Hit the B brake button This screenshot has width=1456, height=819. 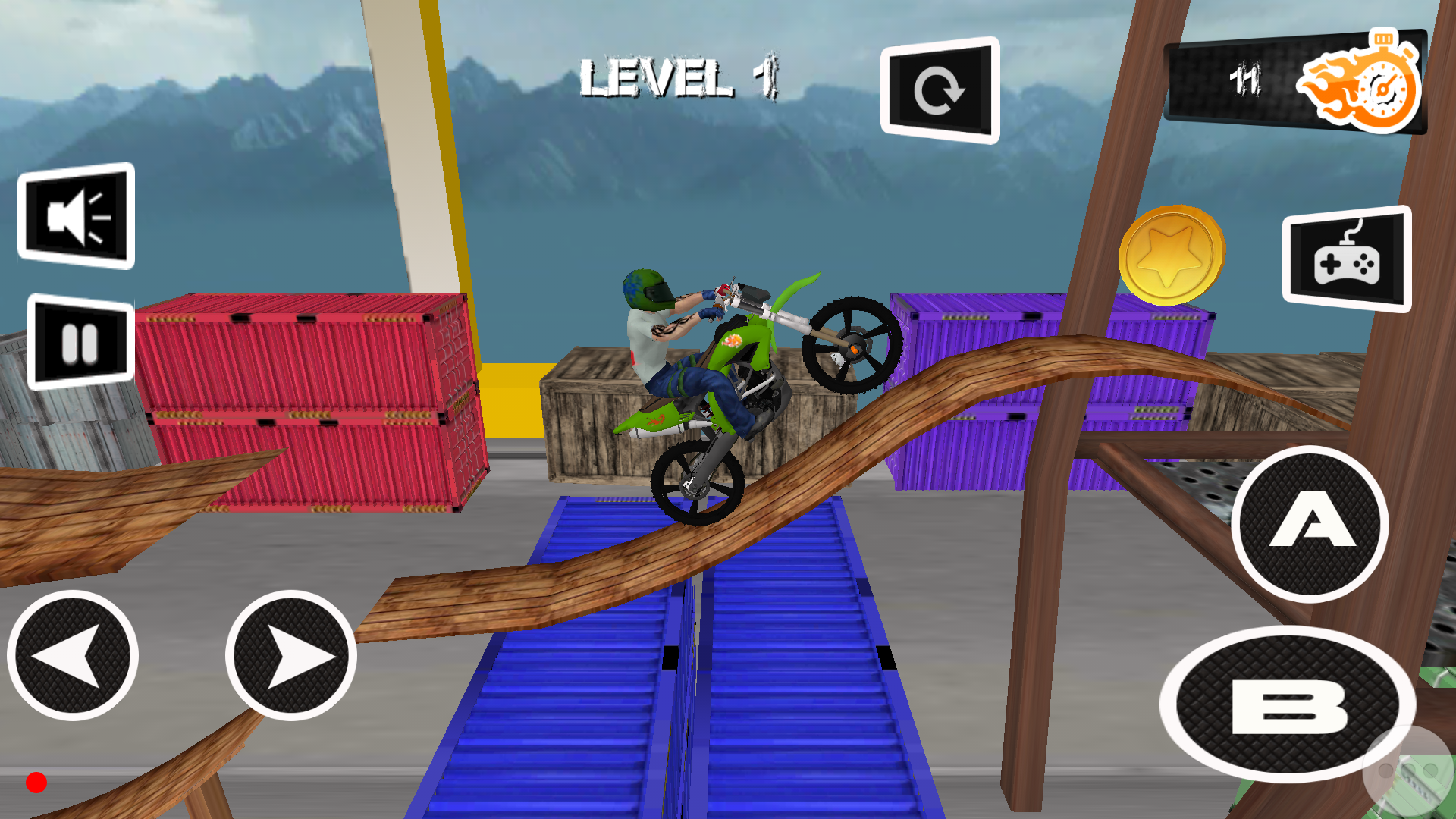[1287, 704]
